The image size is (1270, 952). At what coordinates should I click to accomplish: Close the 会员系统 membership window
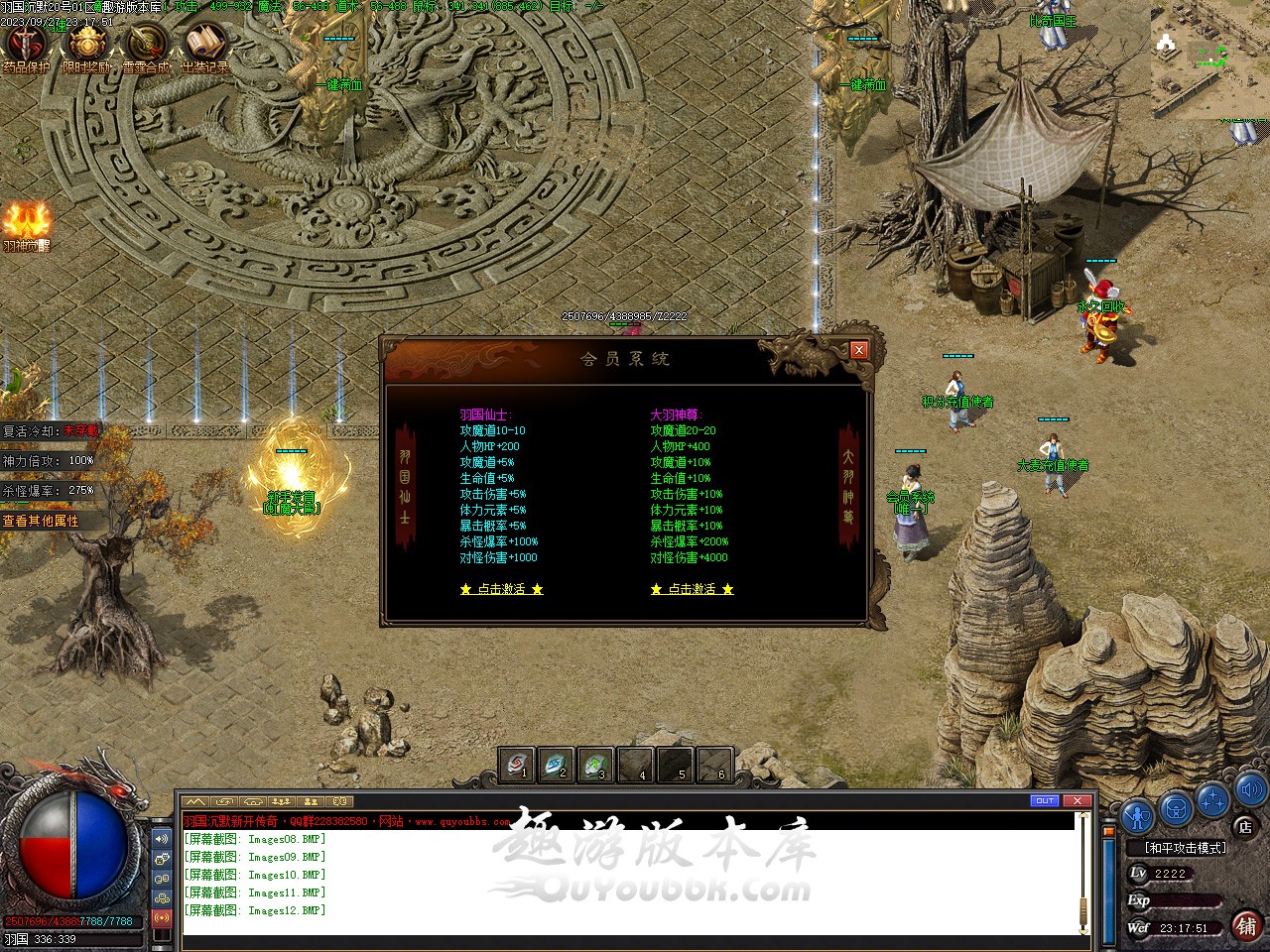pos(859,350)
